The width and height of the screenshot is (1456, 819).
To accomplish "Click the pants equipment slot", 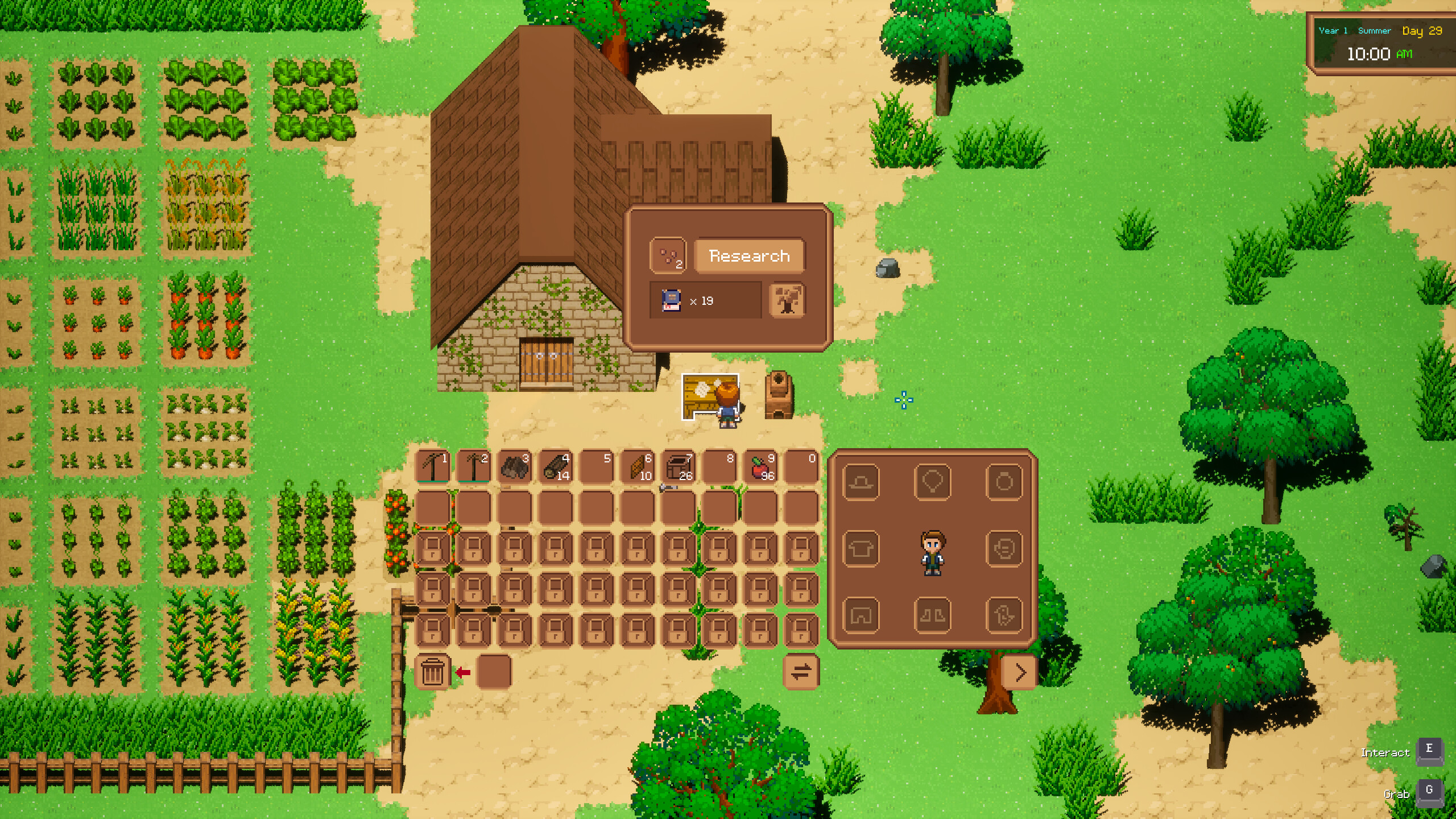I will pos(862,614).
